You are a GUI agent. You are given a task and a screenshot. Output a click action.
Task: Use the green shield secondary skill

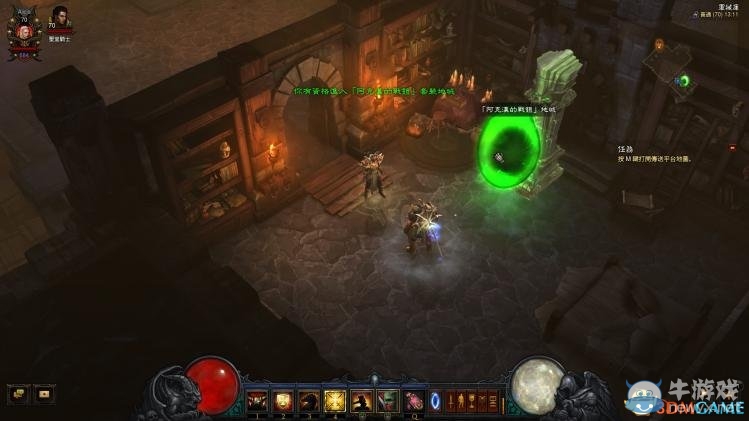[x=387, y=401]
